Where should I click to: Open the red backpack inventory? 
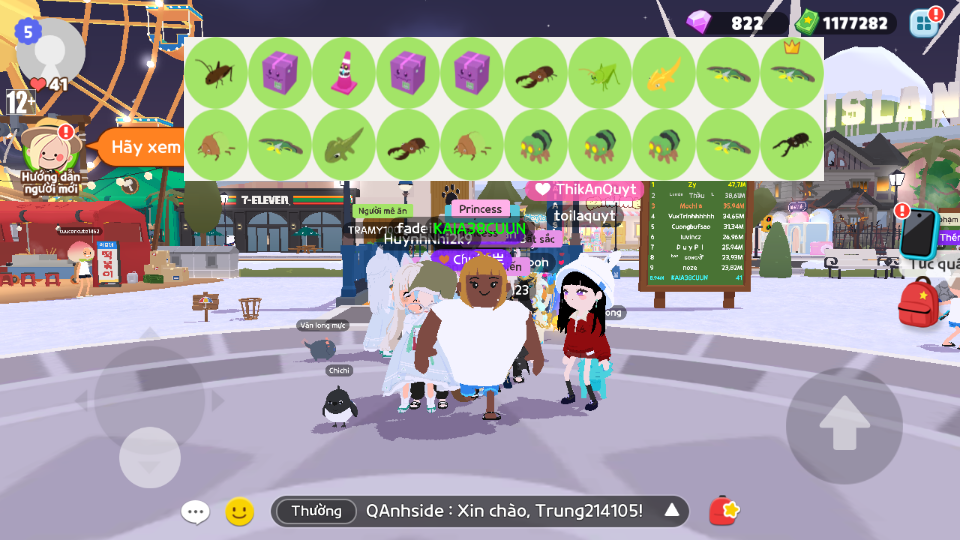(x=918, y=303)
